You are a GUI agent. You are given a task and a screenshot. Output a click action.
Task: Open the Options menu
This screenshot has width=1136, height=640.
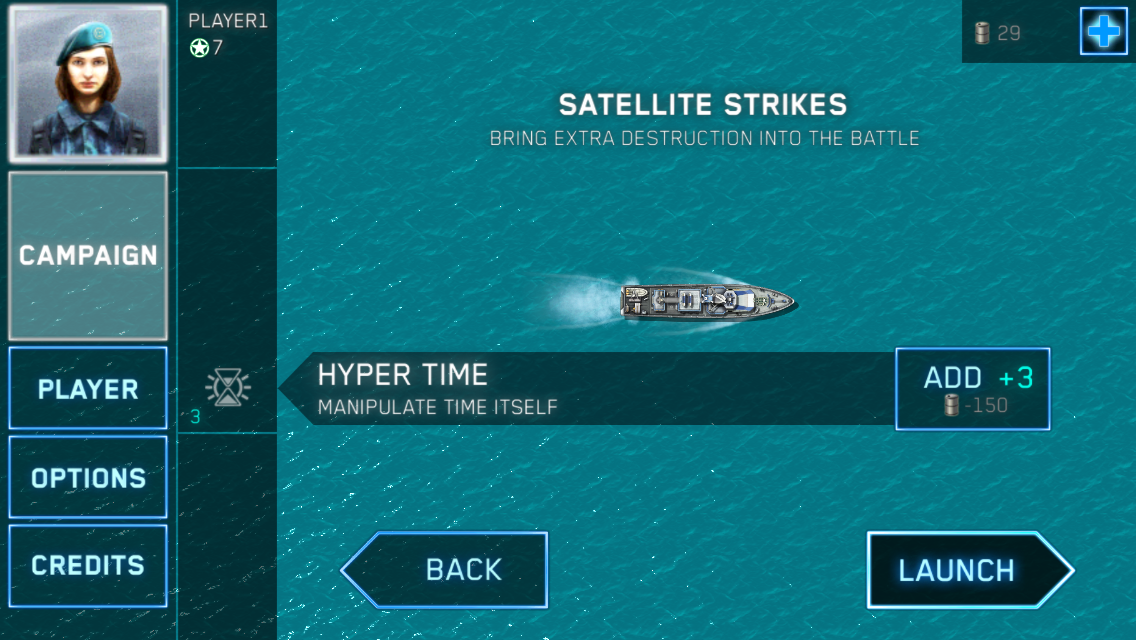pos(88,477)
